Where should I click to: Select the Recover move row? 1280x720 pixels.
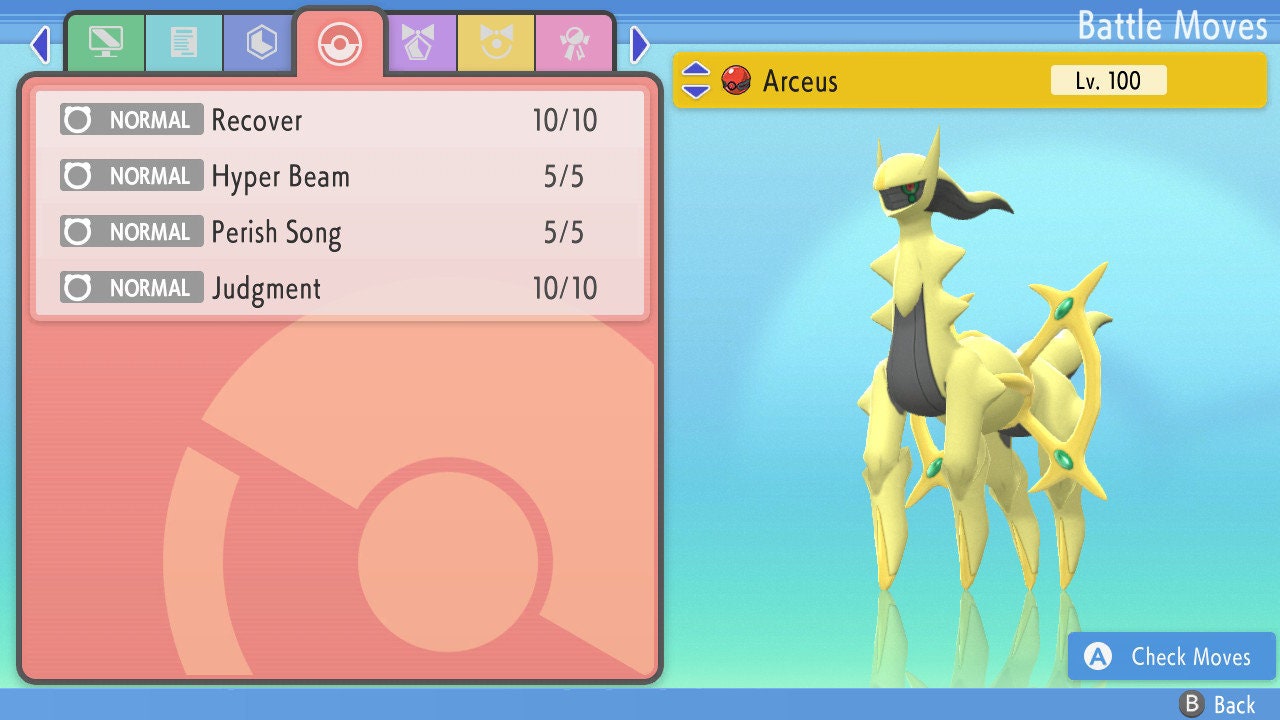(x=340, y=121)
